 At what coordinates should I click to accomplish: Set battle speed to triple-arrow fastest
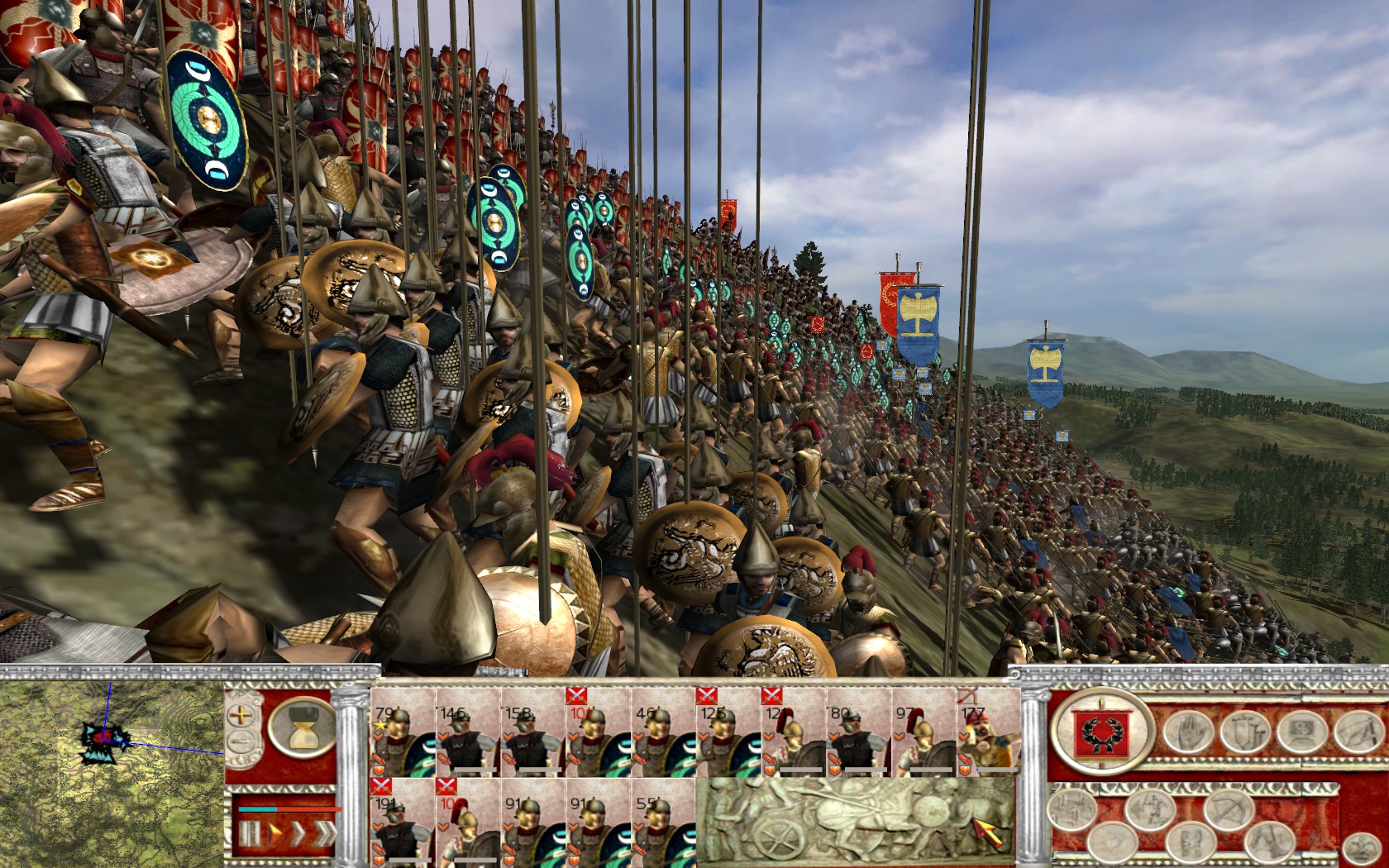coord(325,832)
